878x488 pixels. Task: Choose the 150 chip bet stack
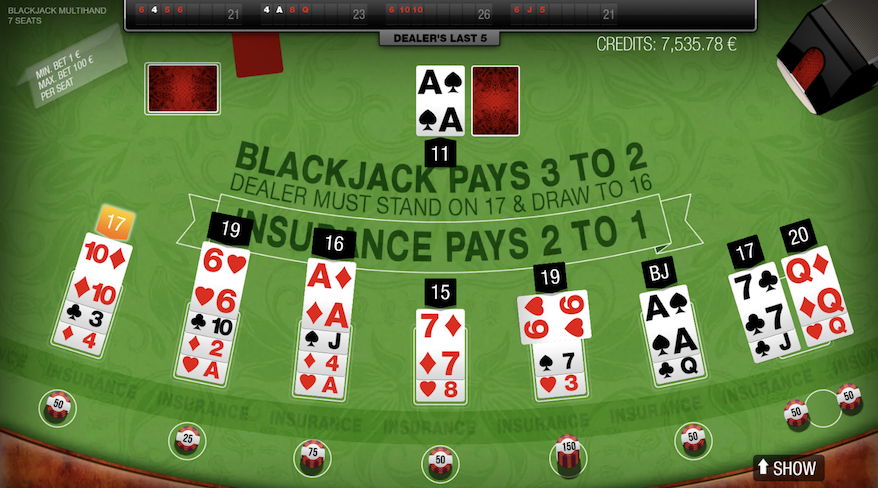tap(569, 455)
